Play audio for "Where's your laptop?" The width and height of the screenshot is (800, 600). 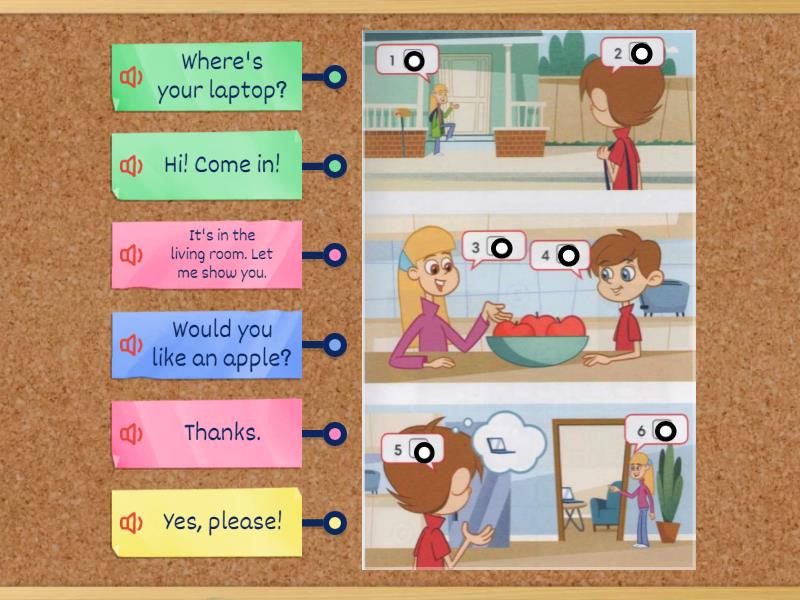coord(131,77)
